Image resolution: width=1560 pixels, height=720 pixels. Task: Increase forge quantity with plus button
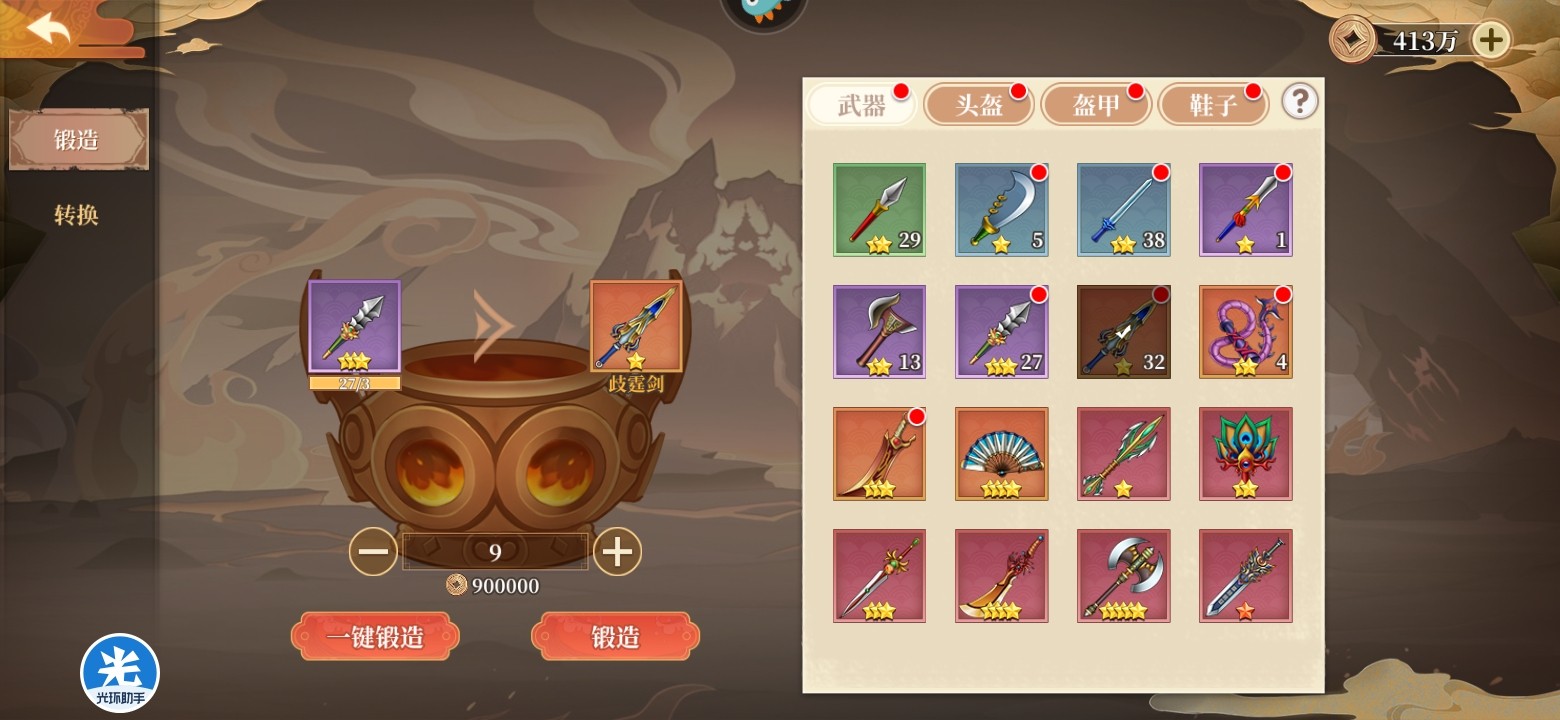click(x=617, y=552)
